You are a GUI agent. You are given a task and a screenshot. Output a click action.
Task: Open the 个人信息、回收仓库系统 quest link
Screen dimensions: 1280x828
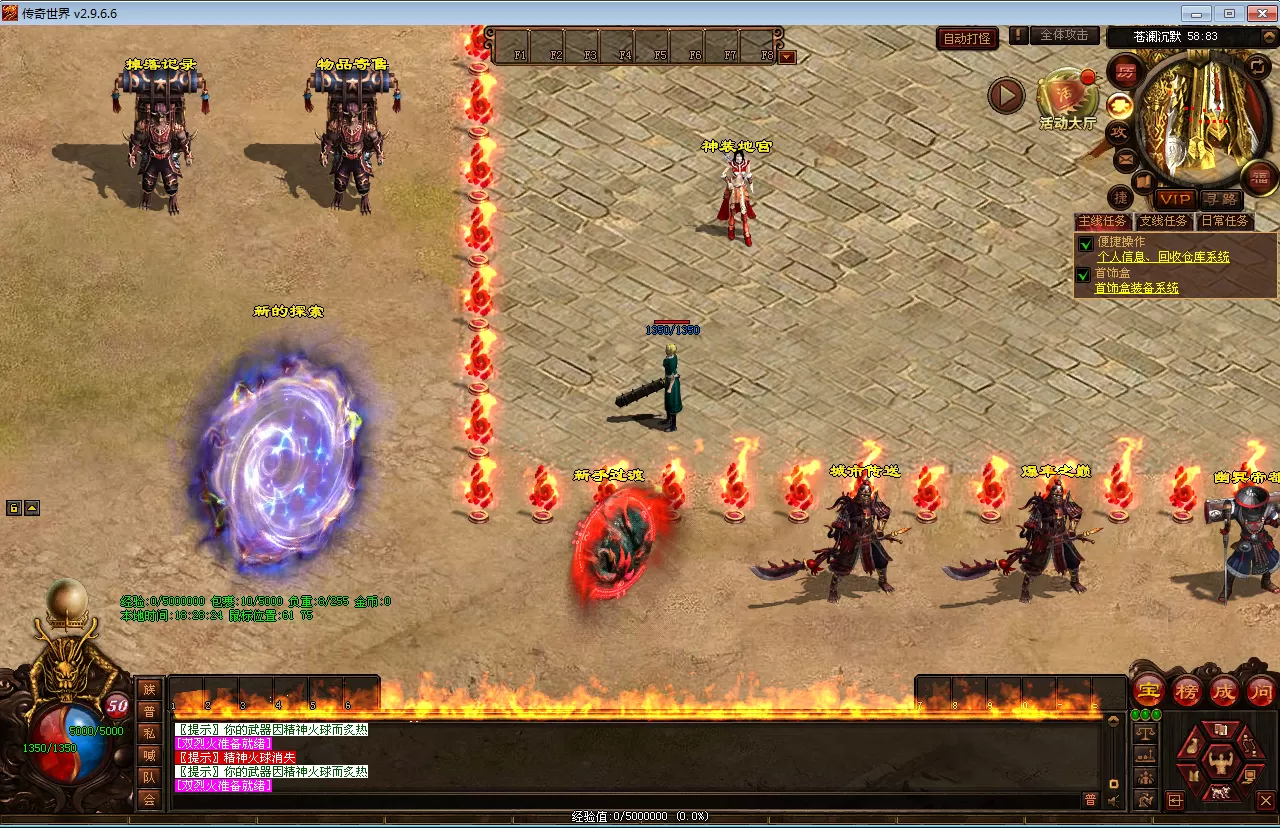[x=1163, y=257]
